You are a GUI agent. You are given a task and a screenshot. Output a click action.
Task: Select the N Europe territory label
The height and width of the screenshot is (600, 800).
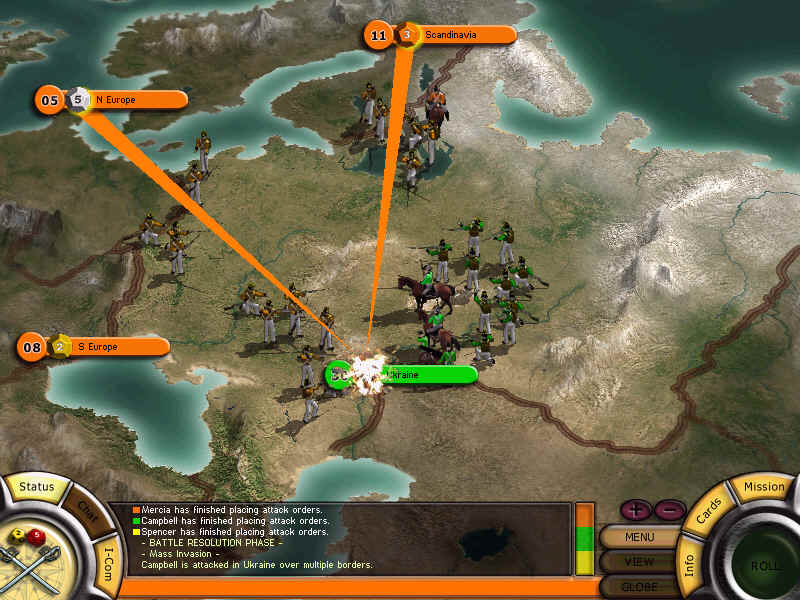(136, 99)
